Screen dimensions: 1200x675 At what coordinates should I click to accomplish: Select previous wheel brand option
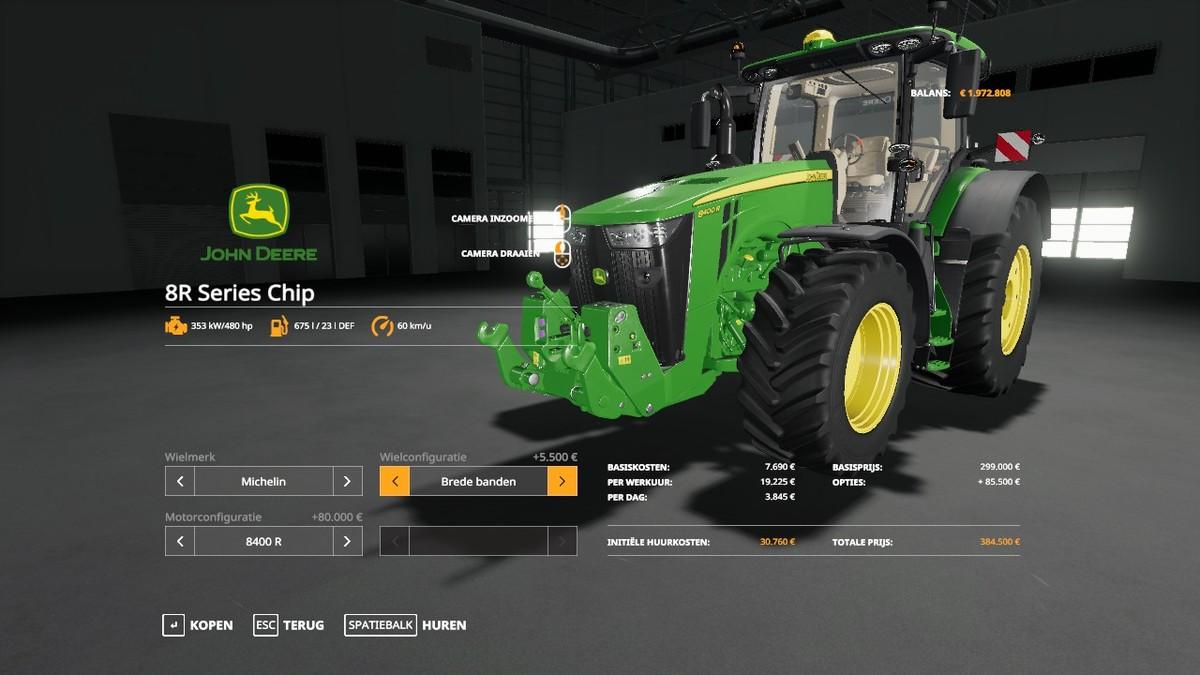180,481
